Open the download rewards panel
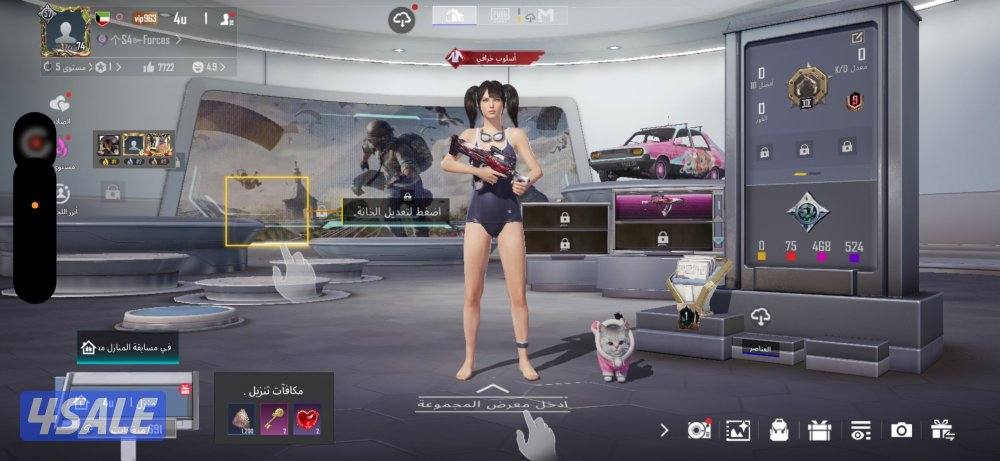 273,407
